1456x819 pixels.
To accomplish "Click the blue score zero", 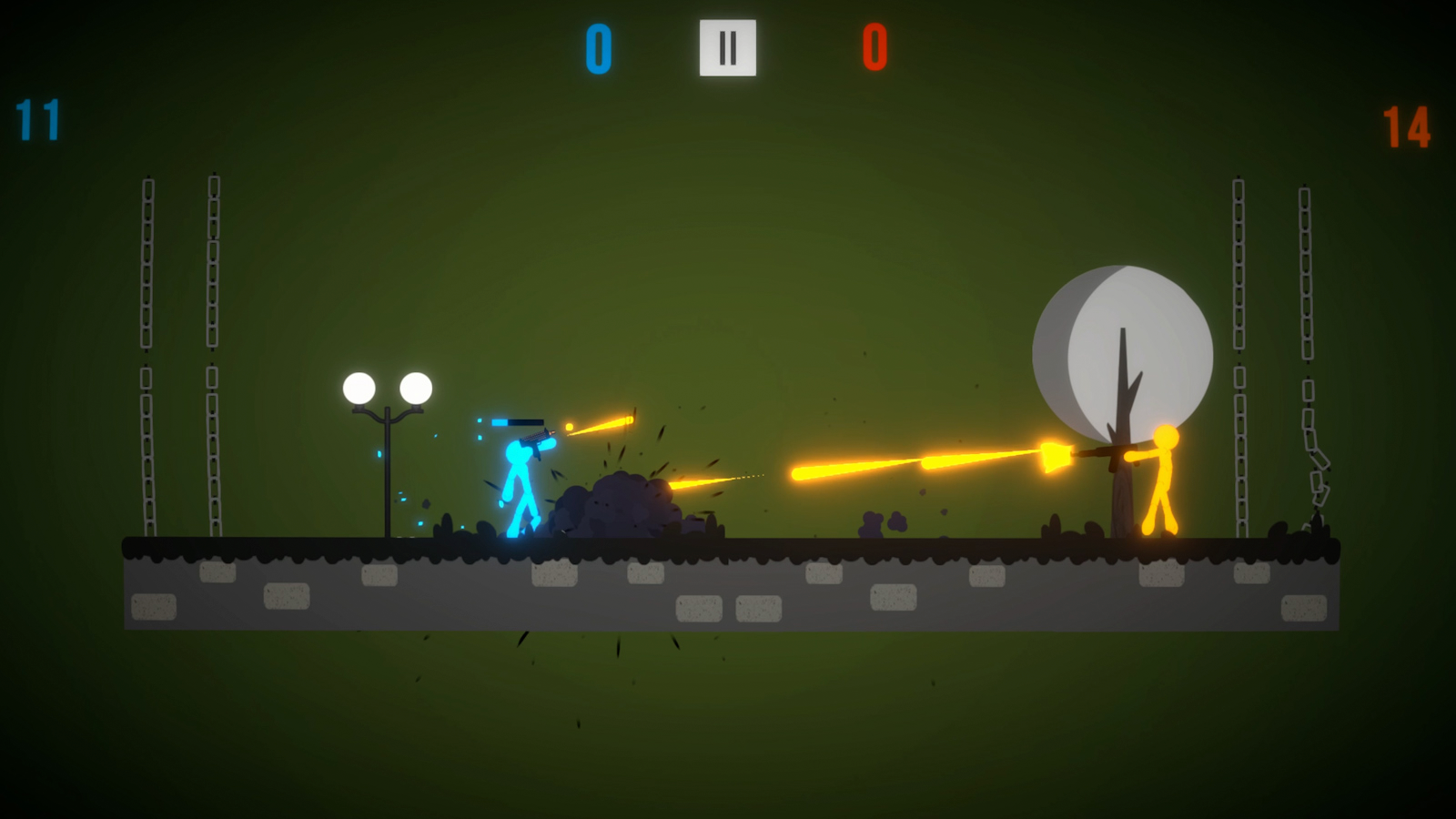I will click(598, 50).
